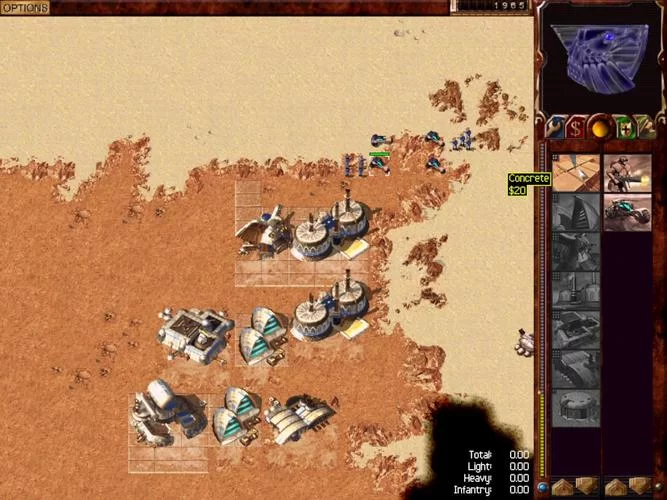
Task: Activate the dollar-sign sell button
Action: pyautogui.click(x=576, y=128)
